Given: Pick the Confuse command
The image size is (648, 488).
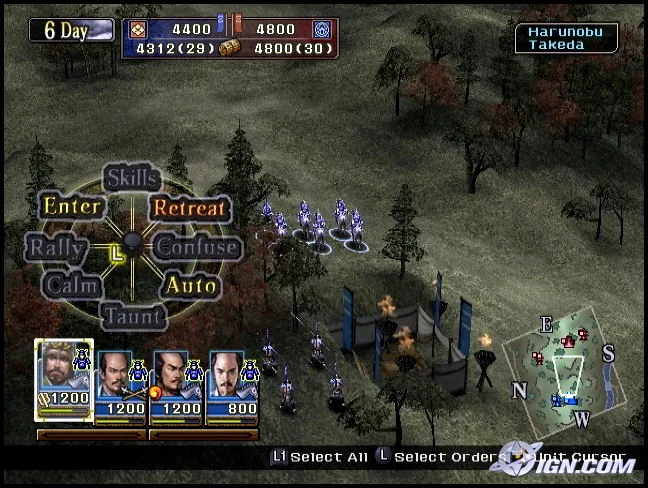Looking at the screenshot, I should click(x=198, y=247).
